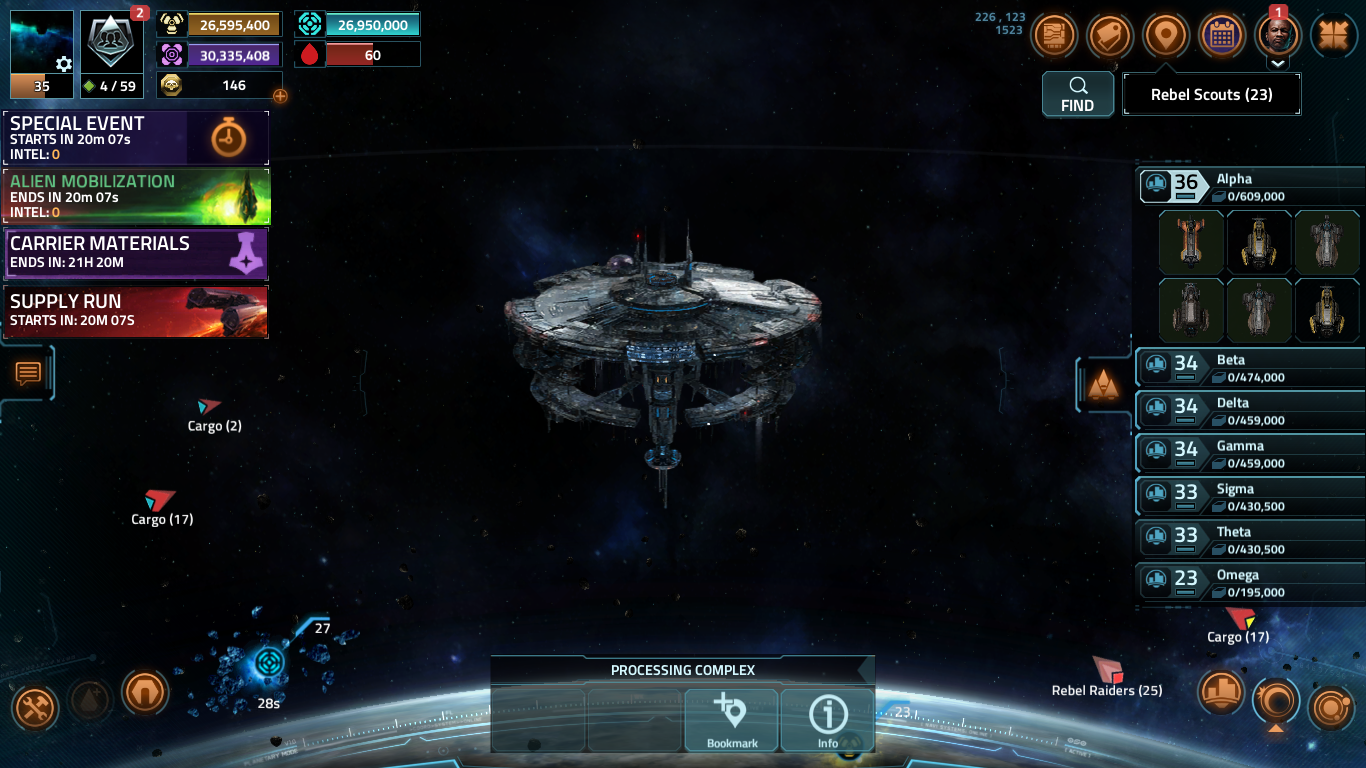Open the Supply Run event banner
The width and height of the screenshot is (1366, 768).
tap(136, 311)
